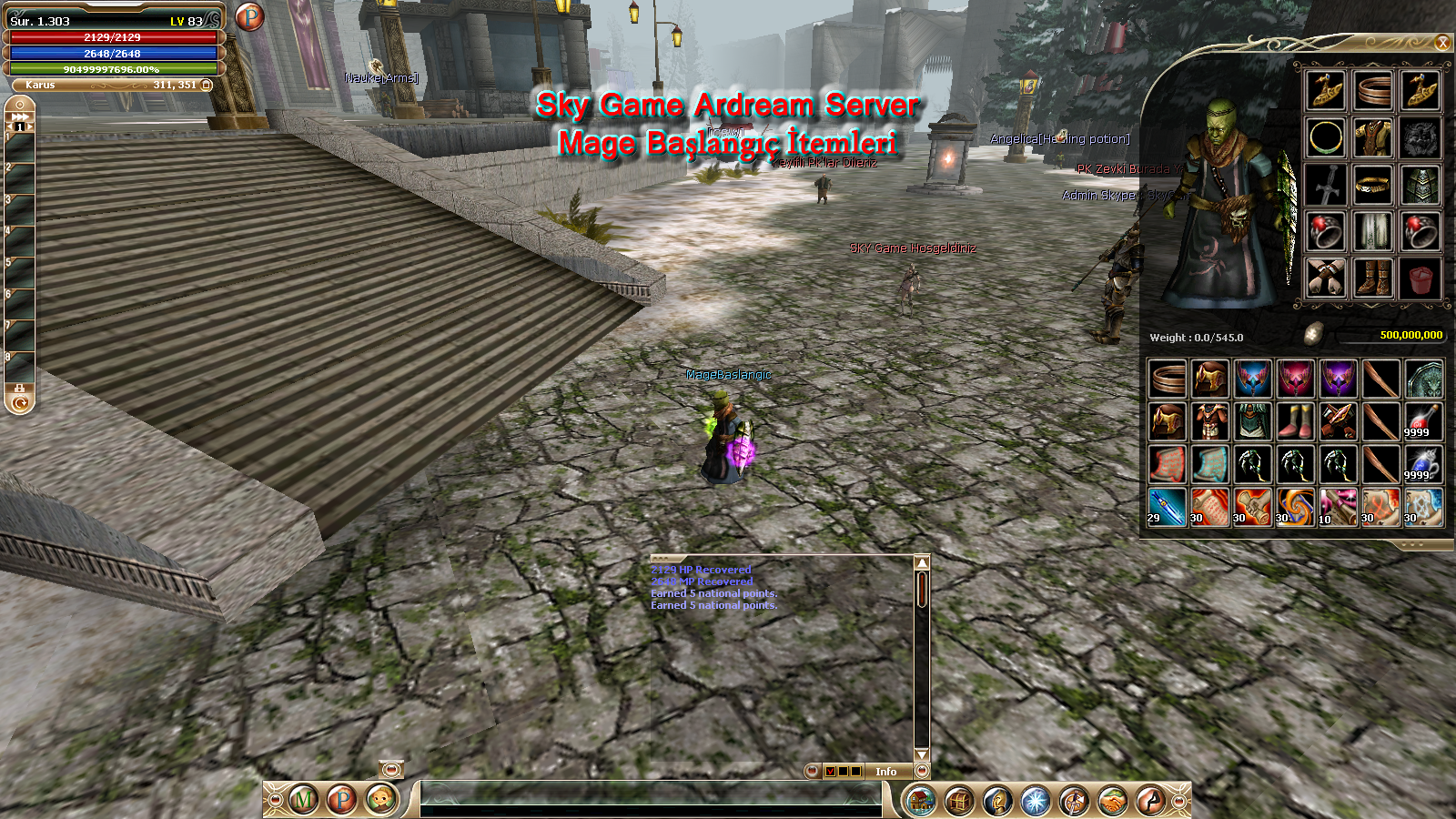Open the character face portrait button
This screenshot has height=819, width=1456.
pyautogui.click(x=381, y=800)
